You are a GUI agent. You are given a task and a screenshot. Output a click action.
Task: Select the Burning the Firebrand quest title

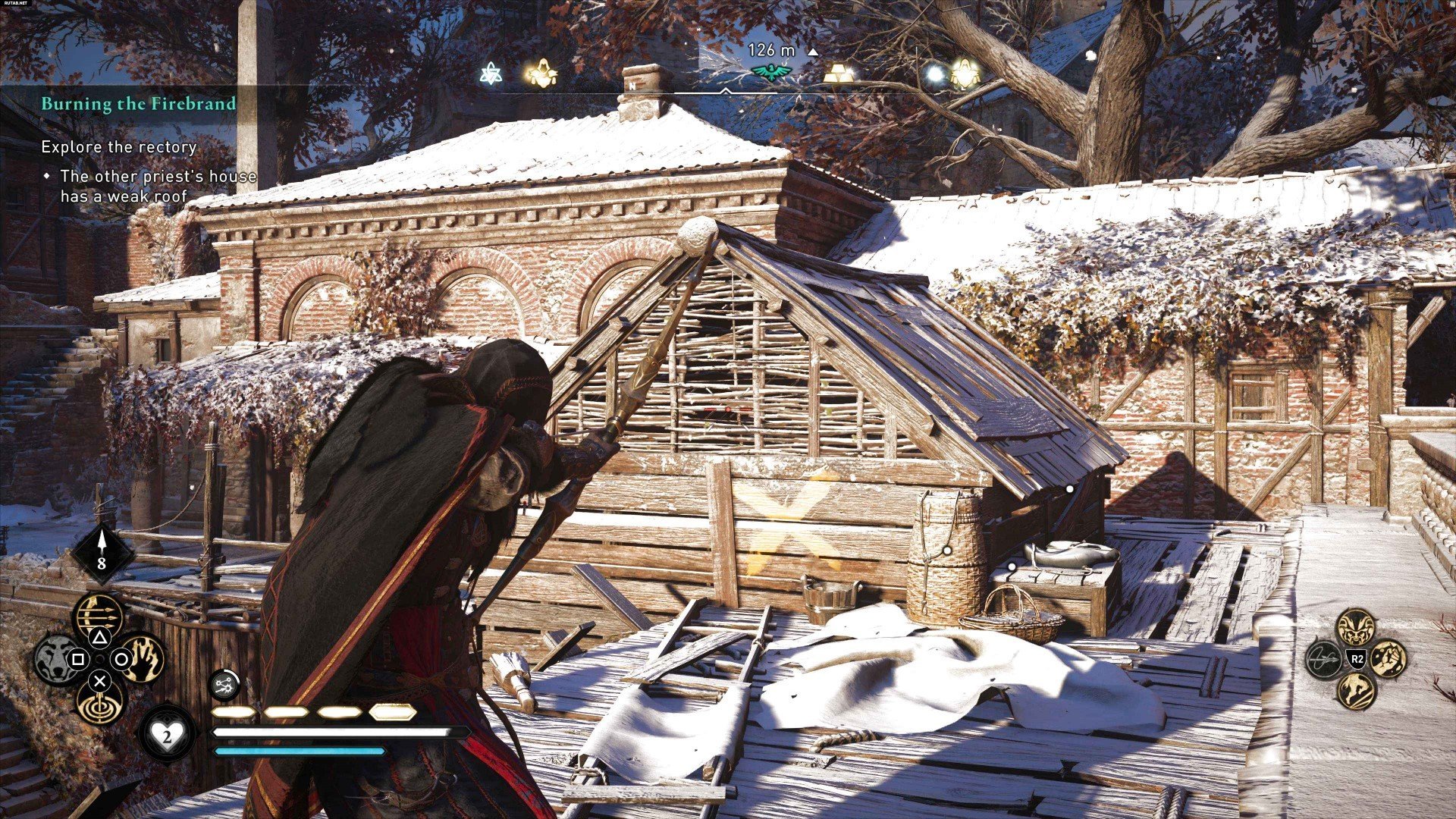[x=139, y=104]
